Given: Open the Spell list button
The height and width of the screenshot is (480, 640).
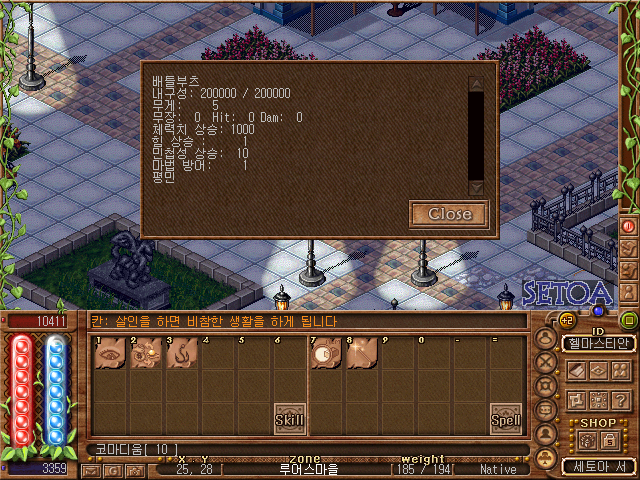Looking at the screenshot, I should (x=505, y=419).
